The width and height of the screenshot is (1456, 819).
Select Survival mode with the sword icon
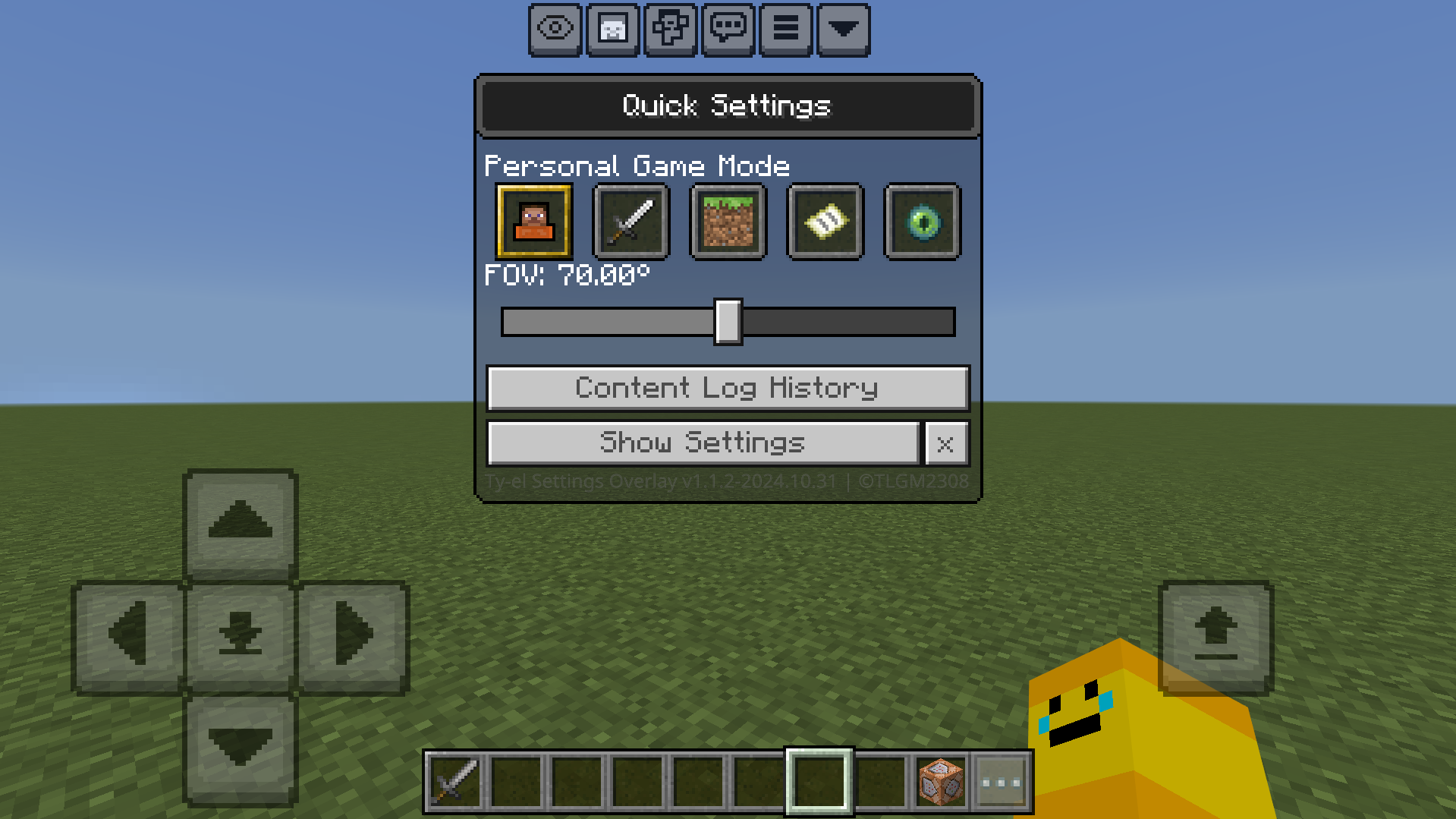coord(630,222)
